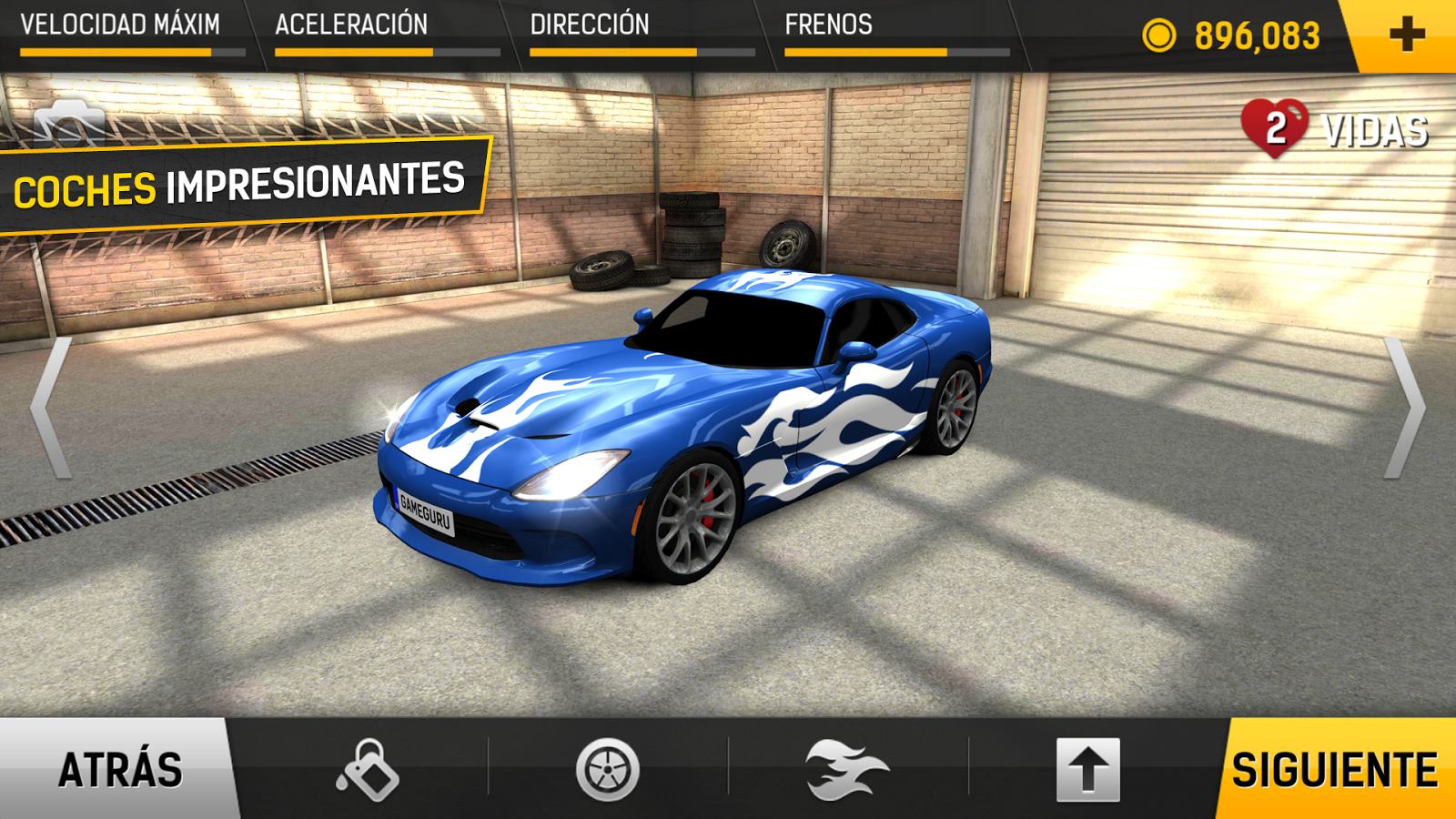The height and width of the screenshot is (819, 1456).
Task: Open the paint bucket color customization
Action: click(368, 770)
